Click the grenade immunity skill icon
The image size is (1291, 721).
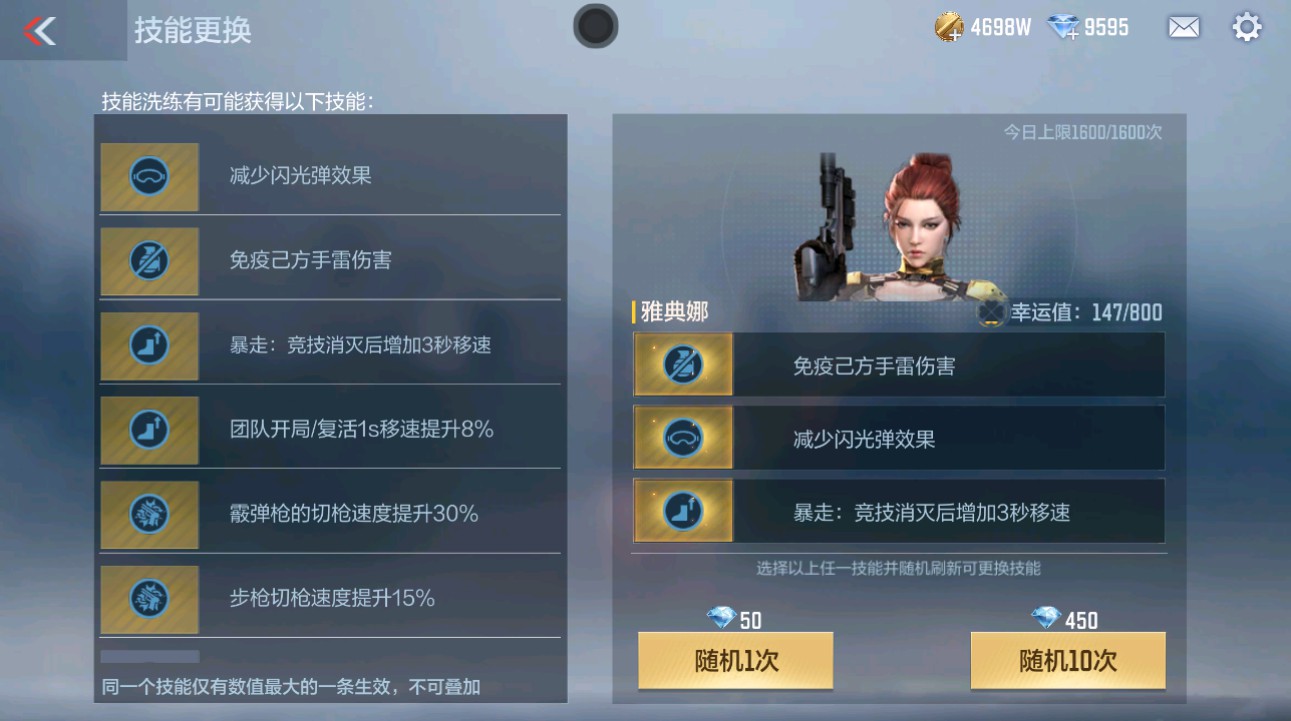(148, 261)
